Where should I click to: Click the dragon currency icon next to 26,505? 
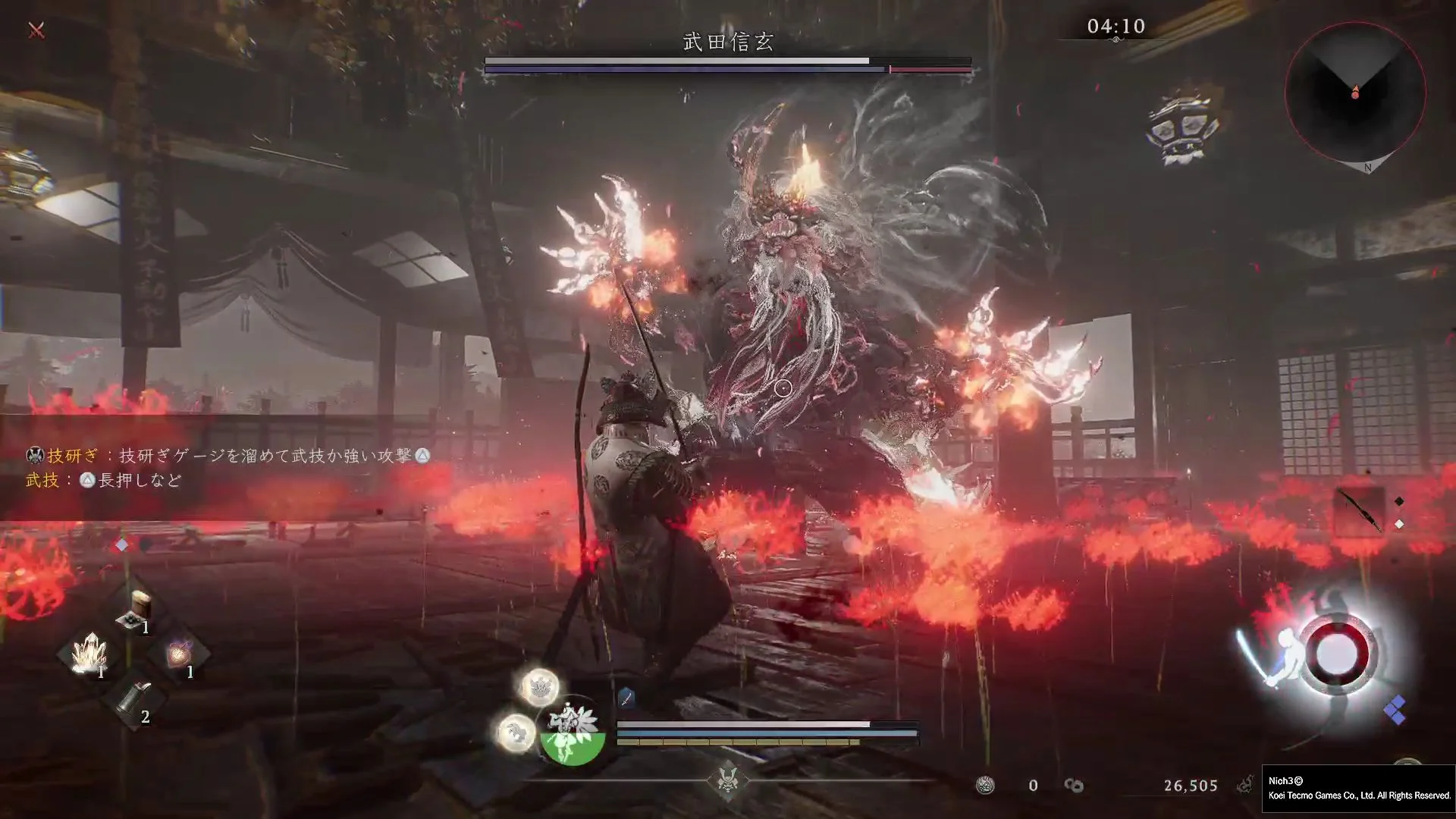click(1247, 785)
